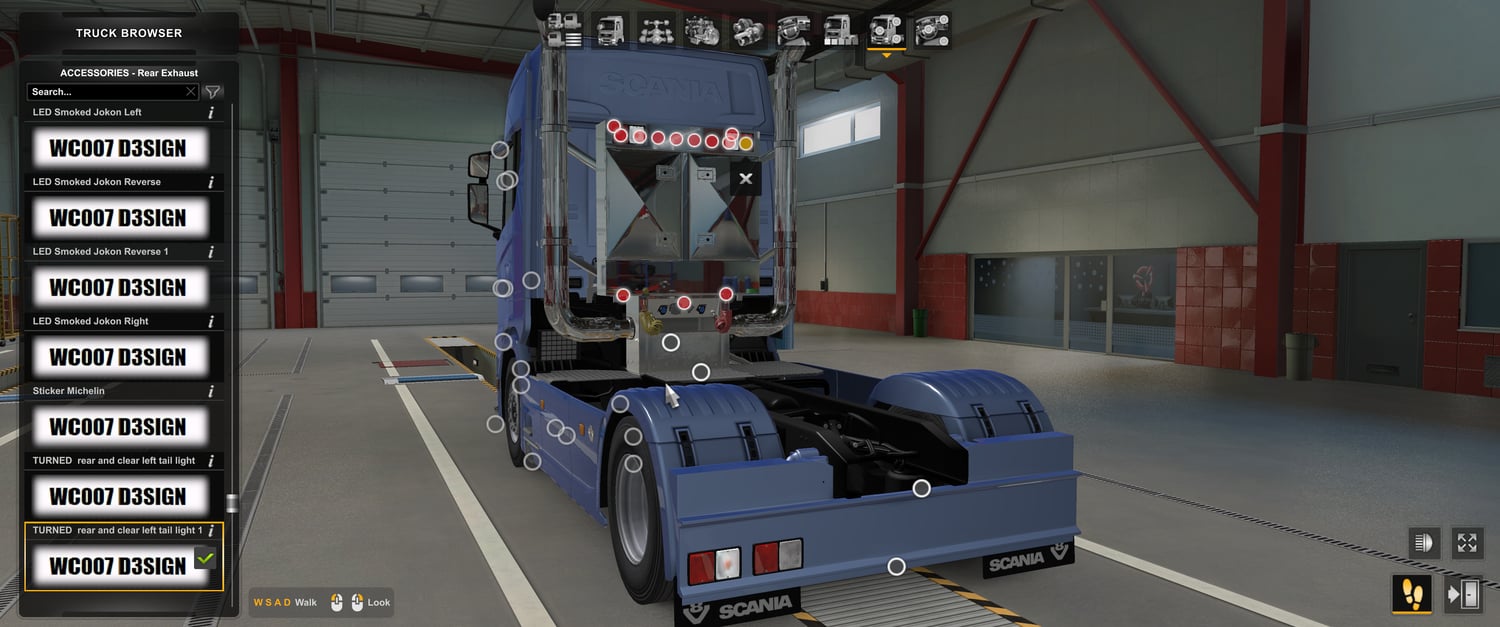Toggle fullscreen view with arrows icon
Image resolution: width=1500 pixels, height=627 pixels.
tap(1467, 543)
